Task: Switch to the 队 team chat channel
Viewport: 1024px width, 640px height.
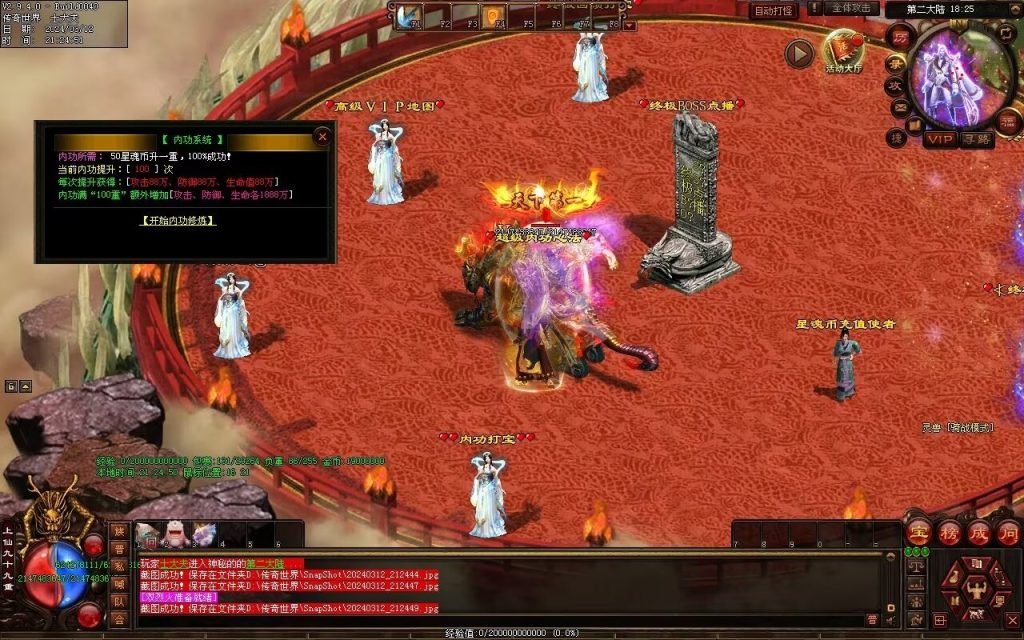Action: pos(119,601)
